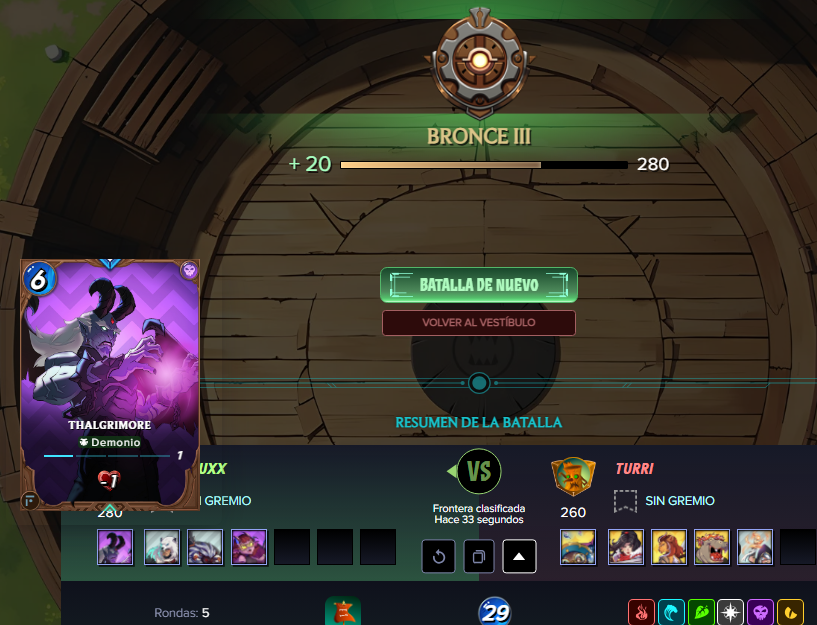Click the replay battle circular arrow button
This screenshot has width=817, height=625.
[x=439, y=556]
